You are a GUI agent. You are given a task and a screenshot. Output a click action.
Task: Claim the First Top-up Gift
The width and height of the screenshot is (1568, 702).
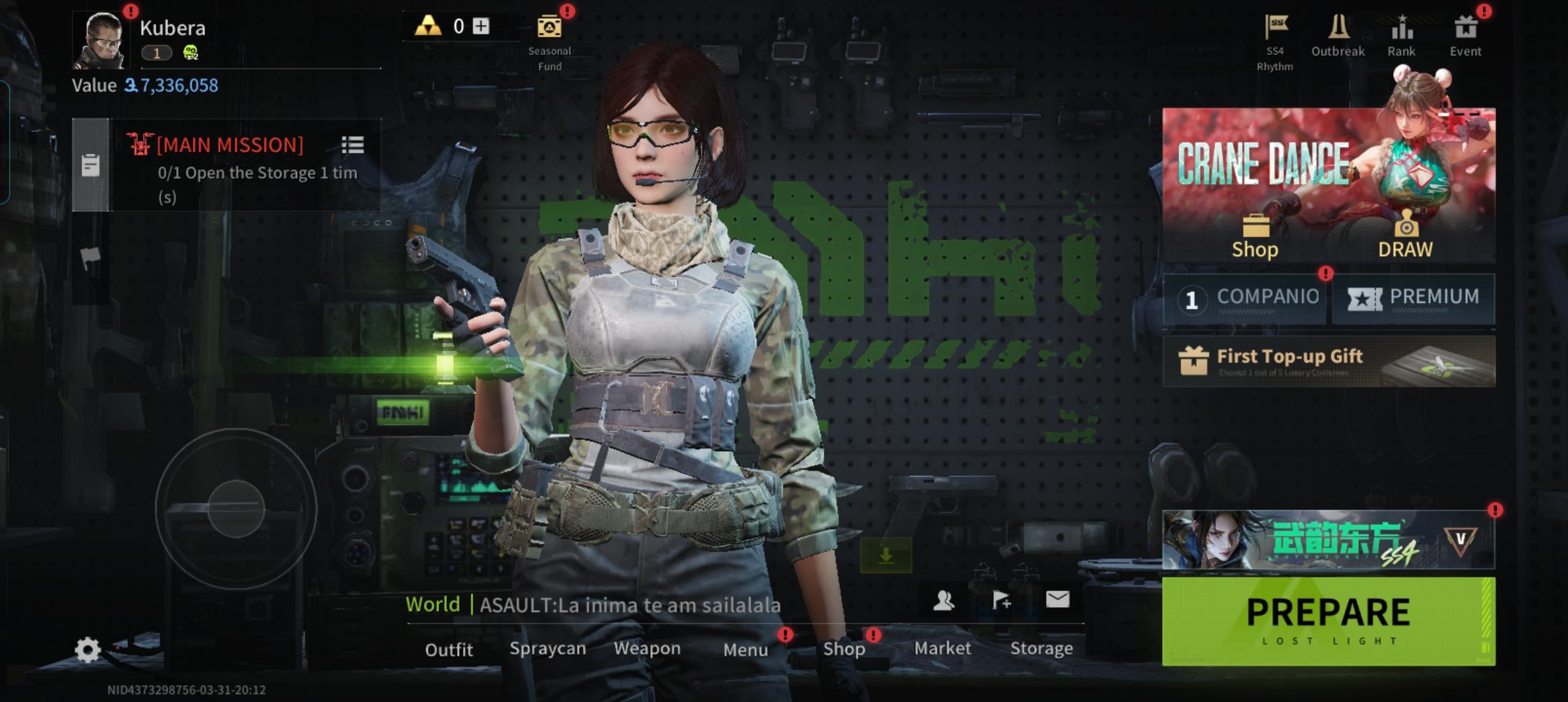click(x=1328, y=361)
